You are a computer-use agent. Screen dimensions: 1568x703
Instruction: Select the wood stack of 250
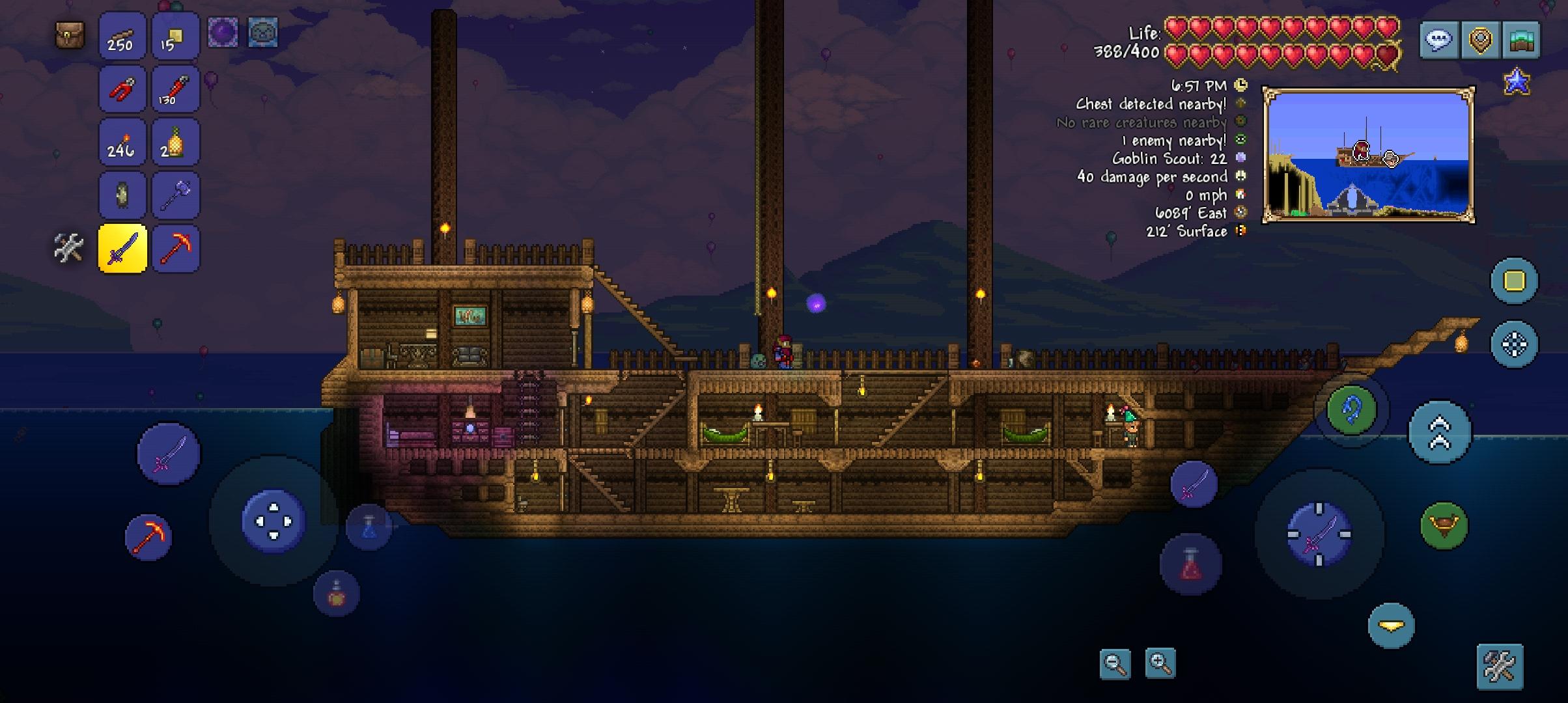122,36
